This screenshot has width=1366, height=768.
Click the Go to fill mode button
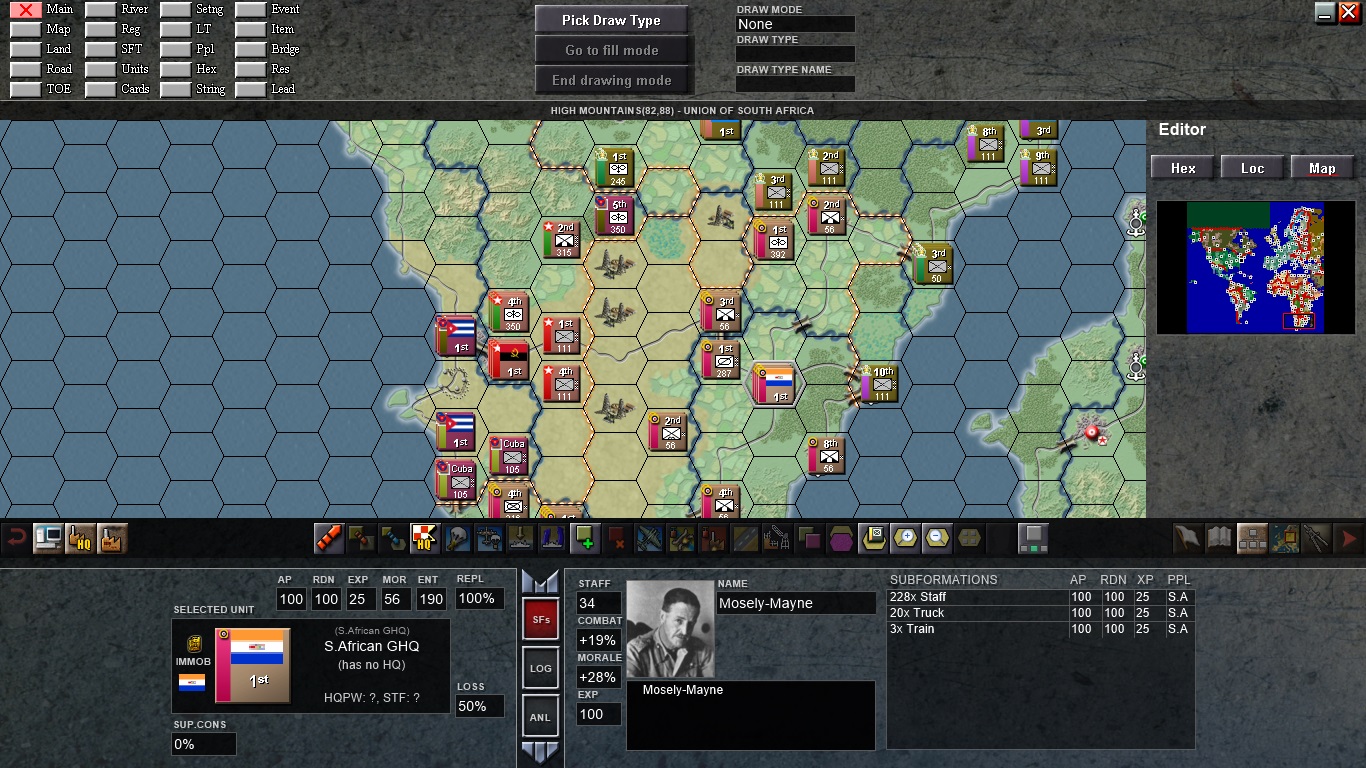(x=612, y=49)
